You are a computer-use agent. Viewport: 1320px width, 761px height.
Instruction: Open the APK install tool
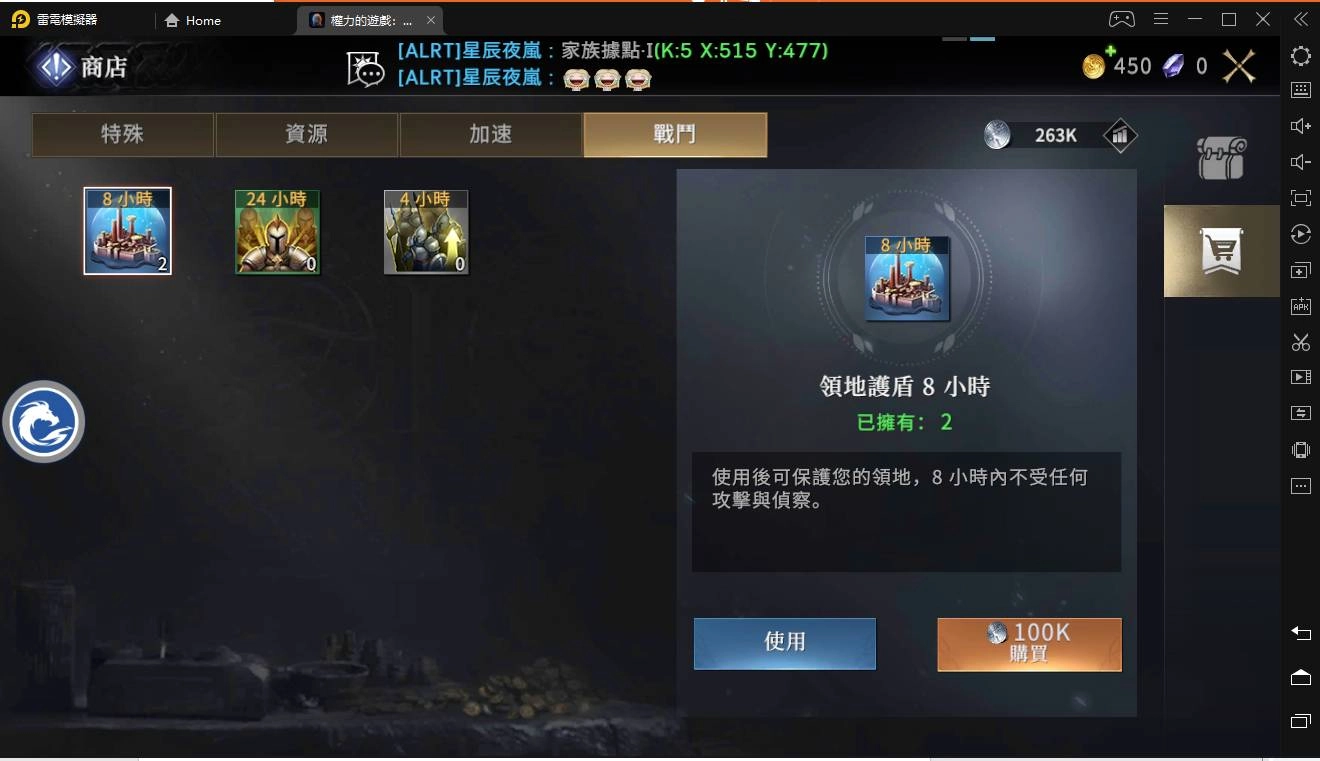1300,306
